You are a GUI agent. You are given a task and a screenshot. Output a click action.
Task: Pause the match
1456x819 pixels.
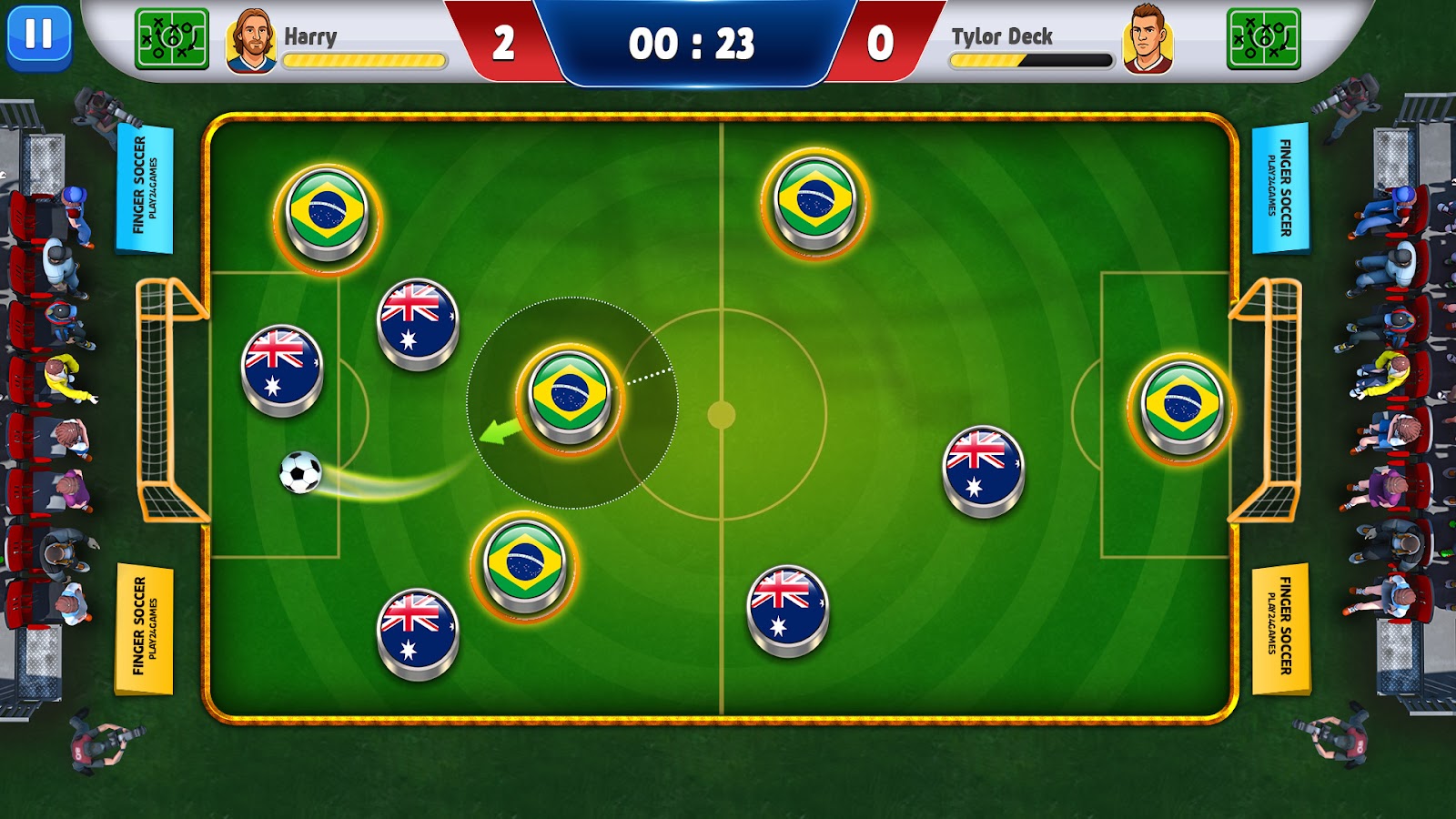(x=38, y=36)
